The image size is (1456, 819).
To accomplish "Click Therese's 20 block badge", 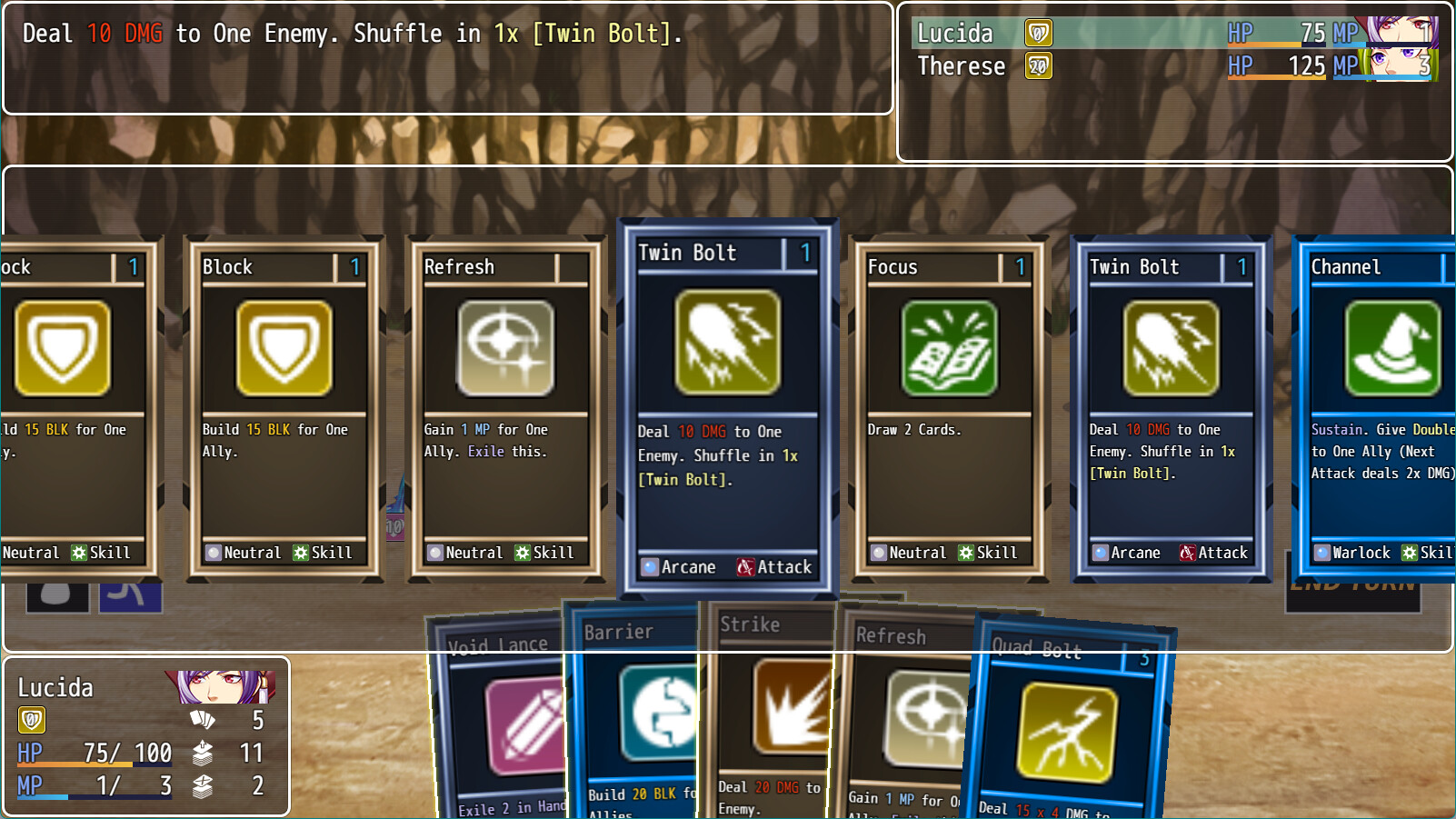I will 1039,65.
